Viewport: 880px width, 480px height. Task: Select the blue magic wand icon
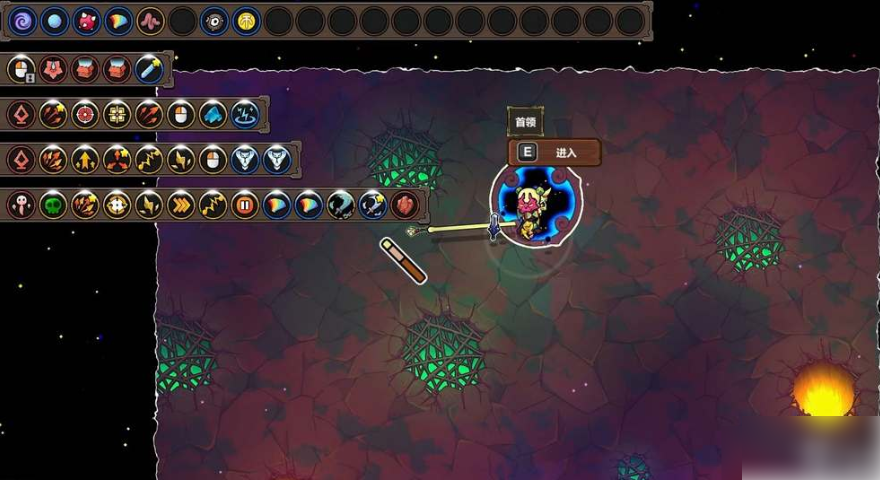click(150, 69)
